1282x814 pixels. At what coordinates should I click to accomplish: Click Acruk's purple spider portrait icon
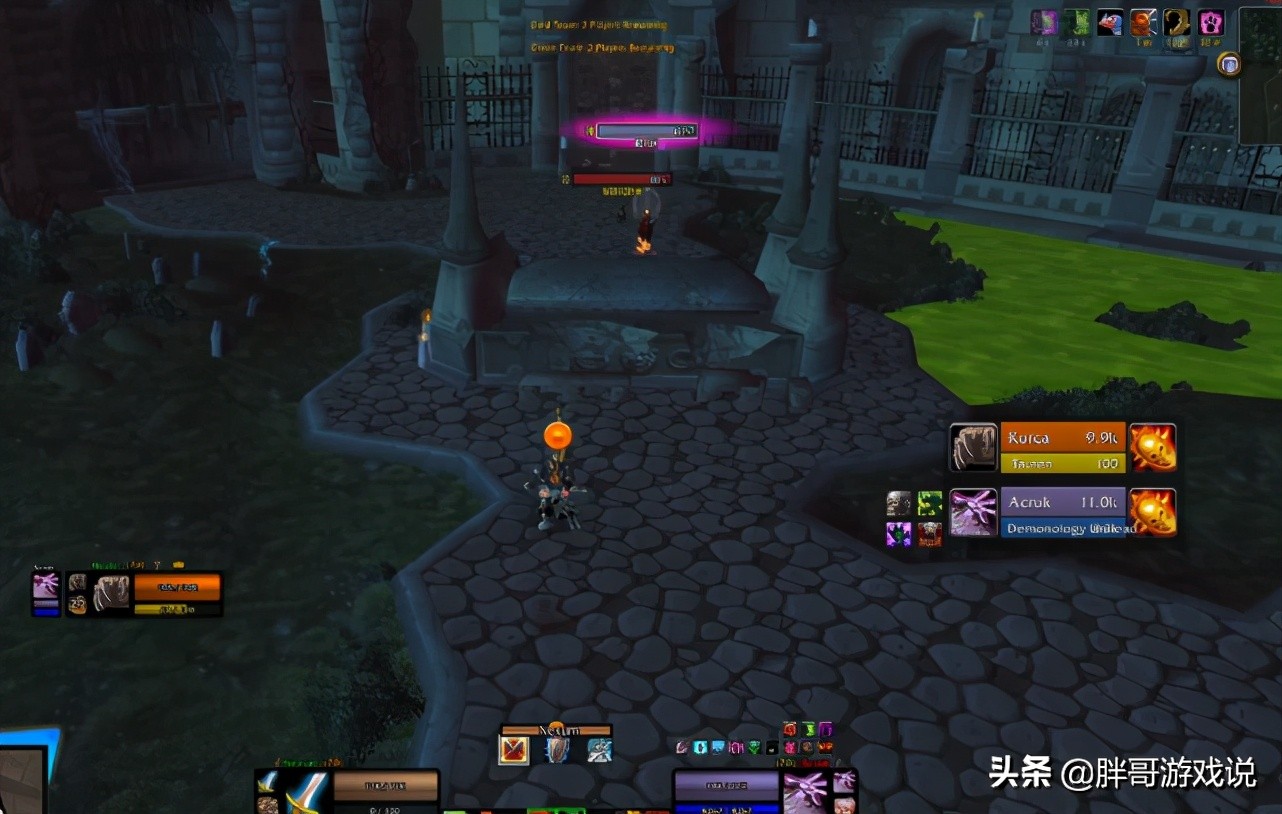(x=973, y=511)
